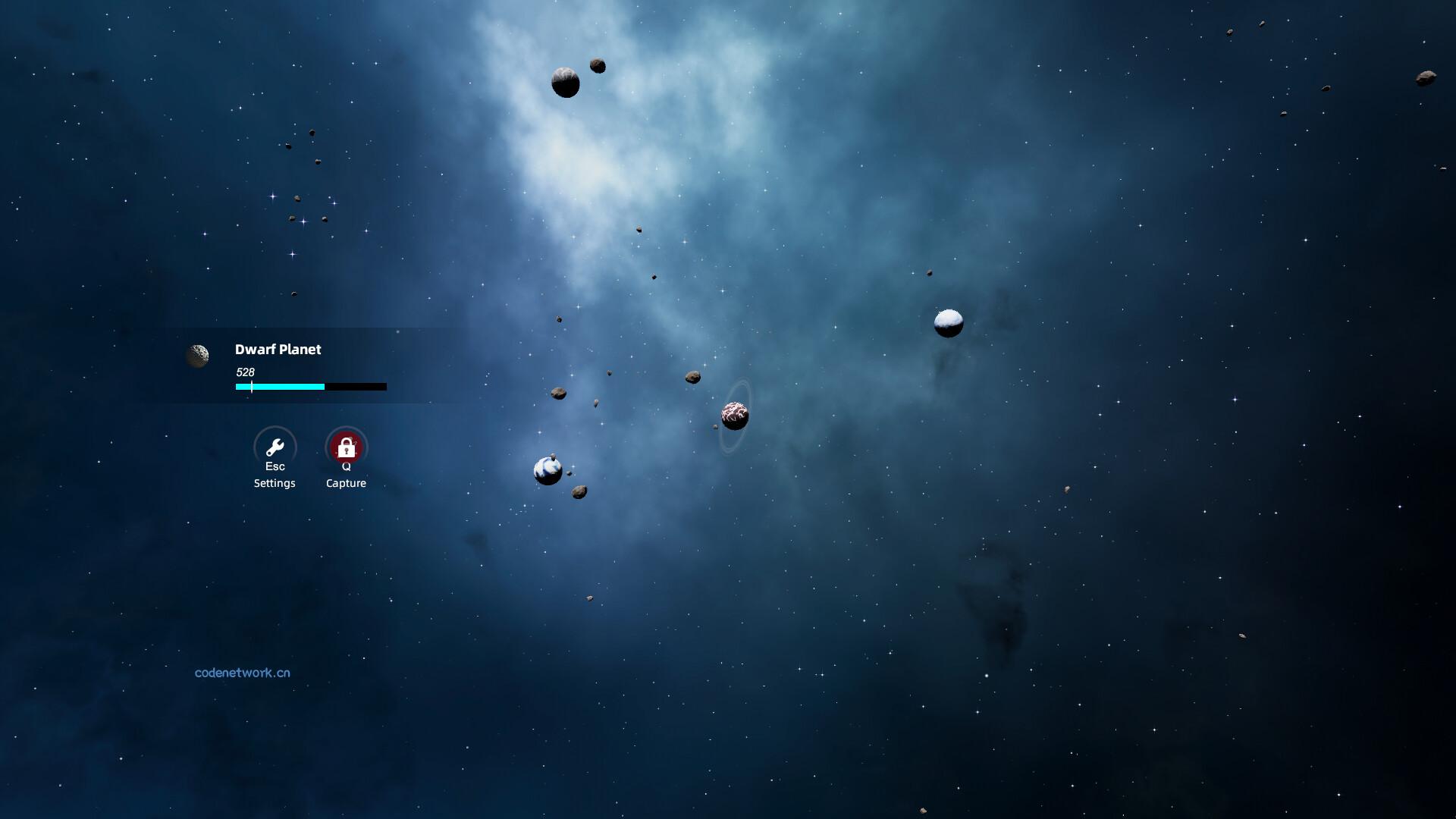Select the ringed reddish planet in the center
This screenshot has height=819, width=1456.
[x=733, y=415]
